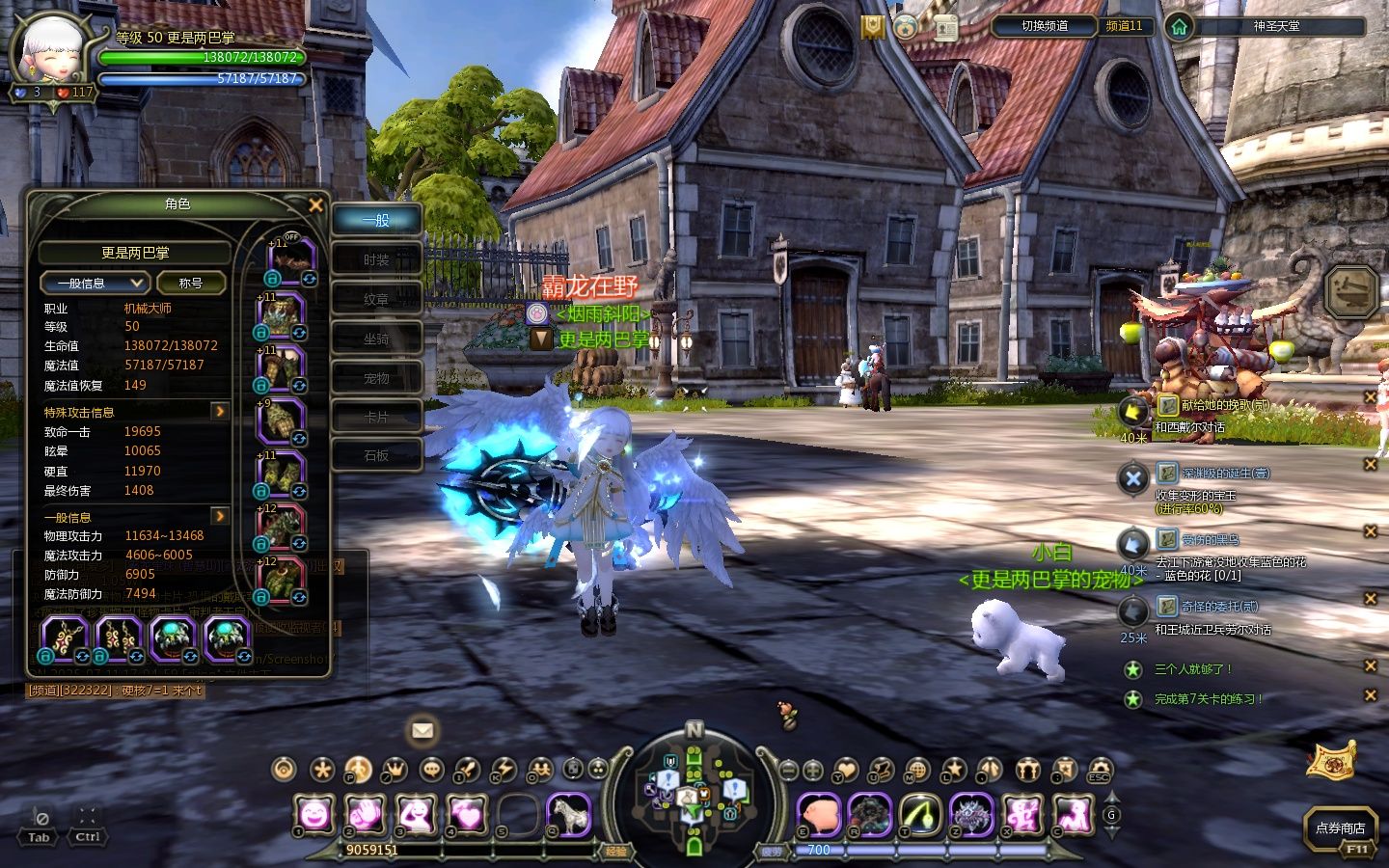Expand the 特殊攻击信息 section arrow
The width and height of the screenshot is (1389, 868).
click(x=220, y=412)
